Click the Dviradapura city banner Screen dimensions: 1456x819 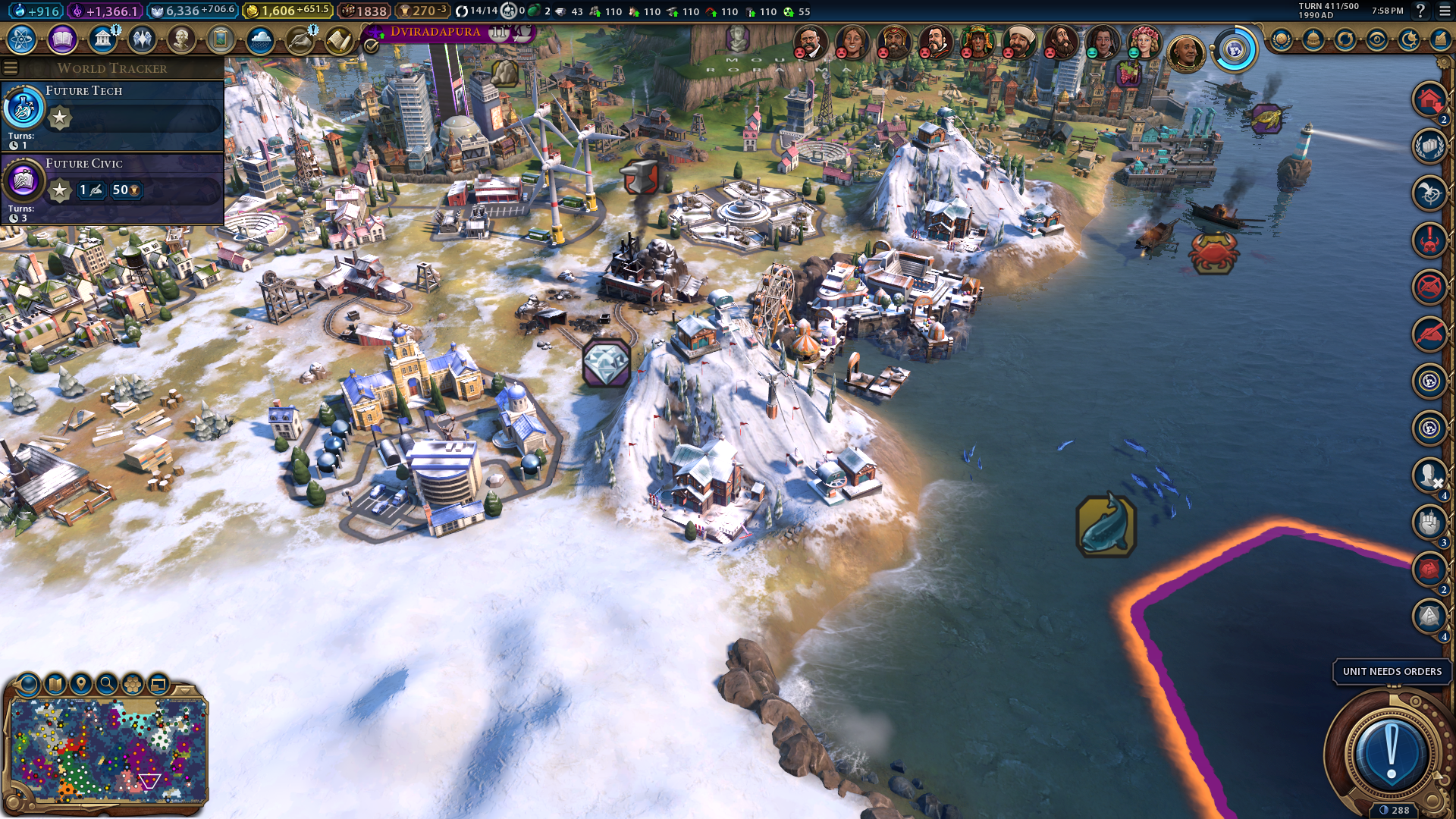point(435,32)
